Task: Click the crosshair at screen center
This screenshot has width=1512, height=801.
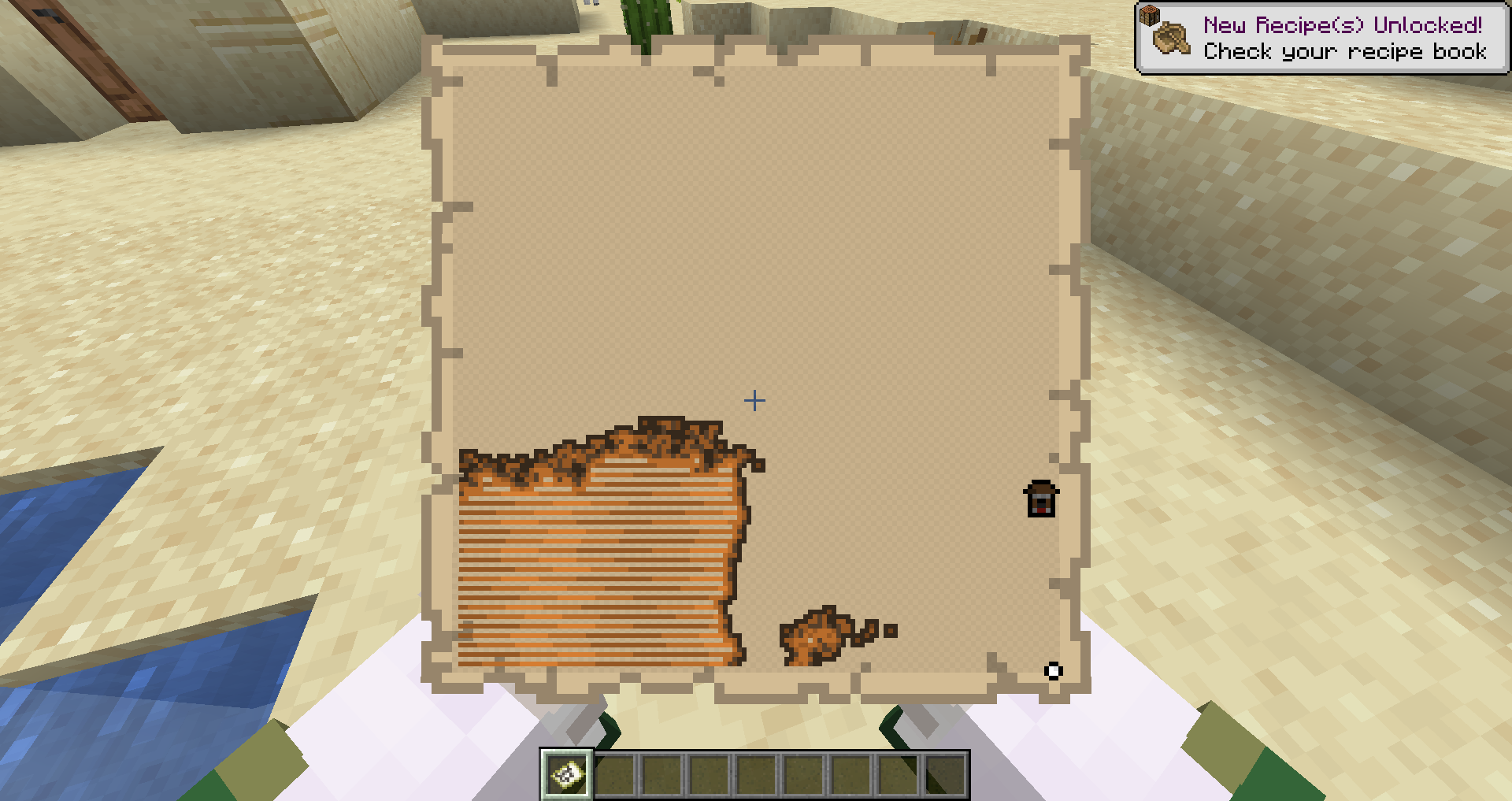Action: 754,401
